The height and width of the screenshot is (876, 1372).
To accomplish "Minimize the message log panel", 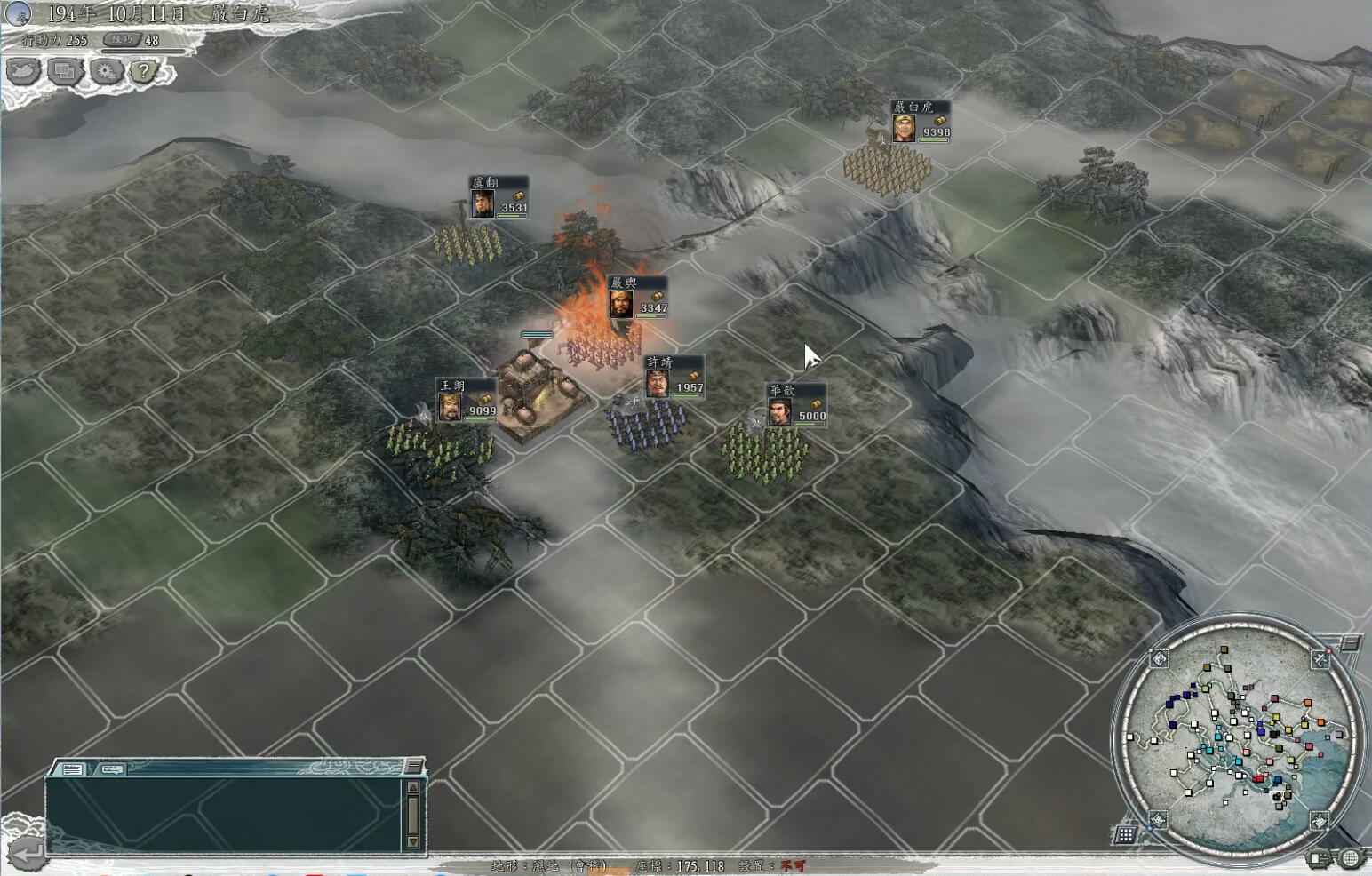I will click(x=413, y=766).
